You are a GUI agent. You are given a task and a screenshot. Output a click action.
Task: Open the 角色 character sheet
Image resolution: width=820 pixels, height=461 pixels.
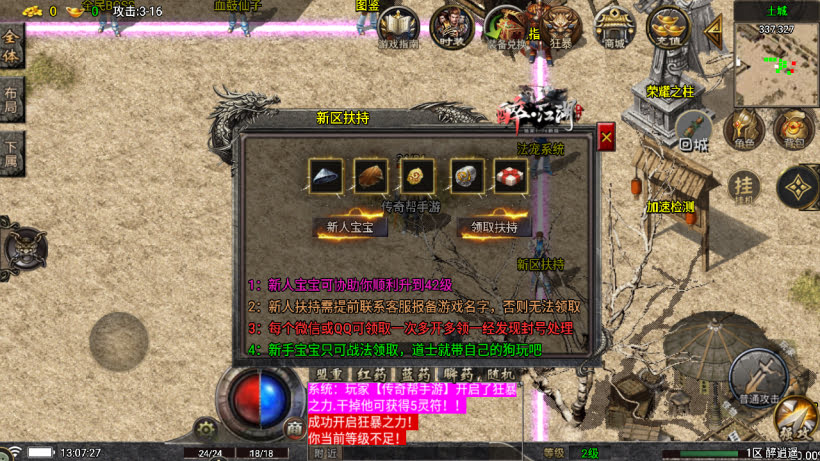coord(743,130)
